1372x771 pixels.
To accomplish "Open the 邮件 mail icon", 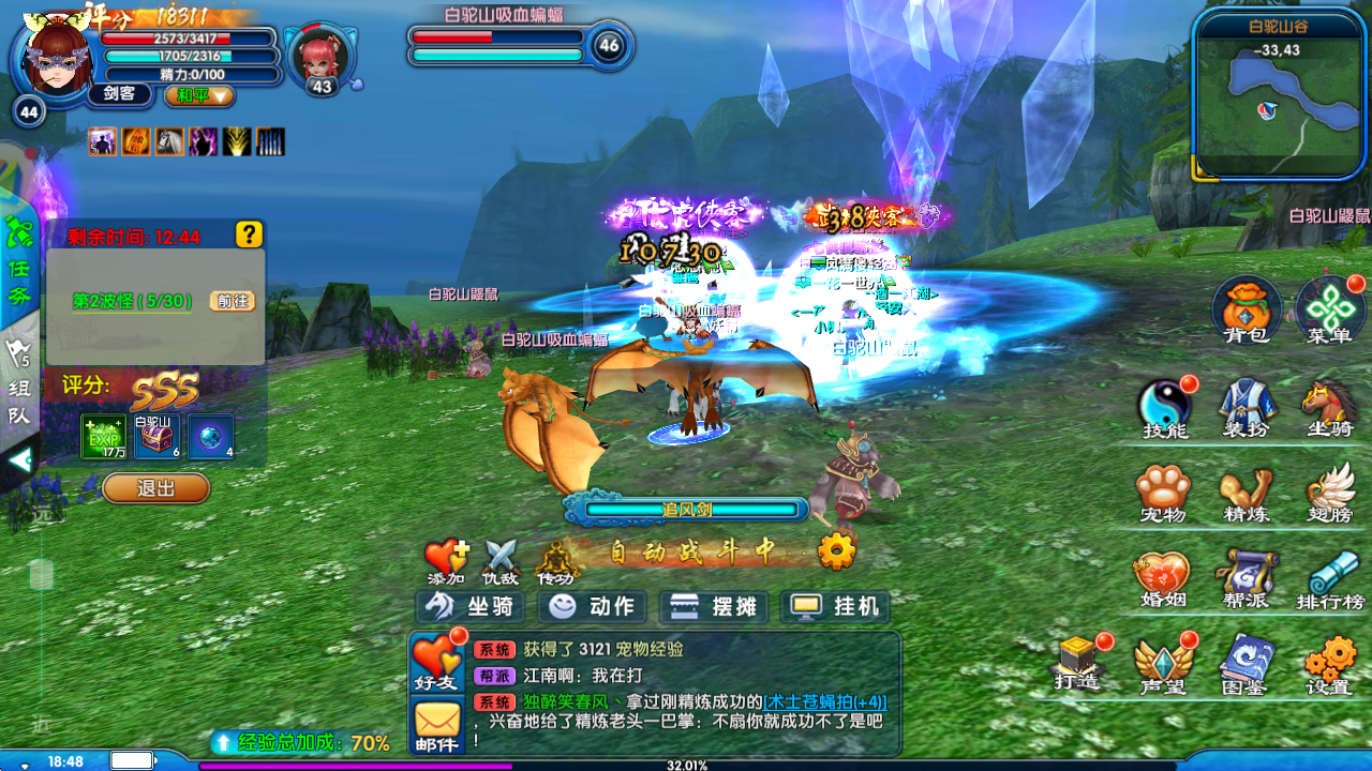I will coord(437,727).
